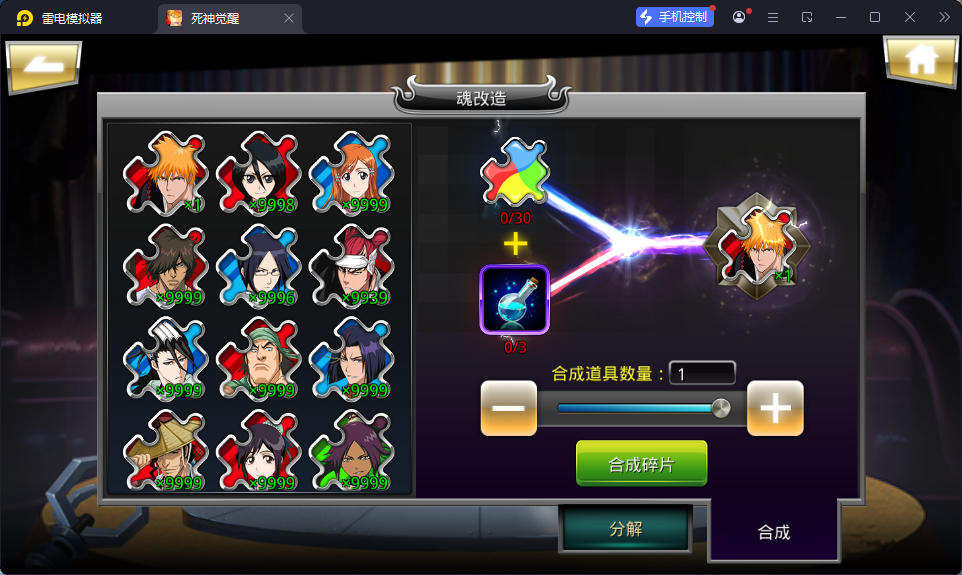
Task: Switch to the 分解 tab
Action: (625, 528)
